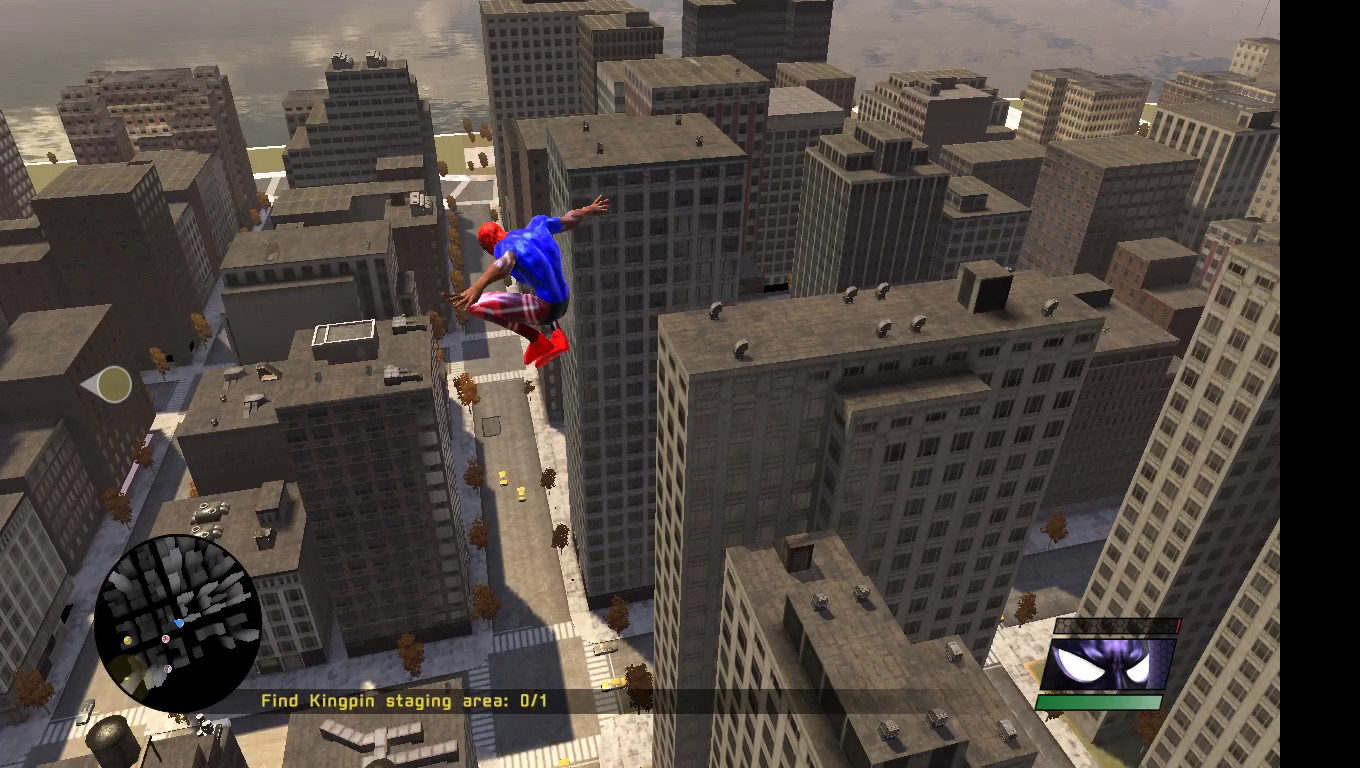Select the upper red mission marker on the minimap
The width and height of the screenshot is (1360, 768).
[166, 638]
